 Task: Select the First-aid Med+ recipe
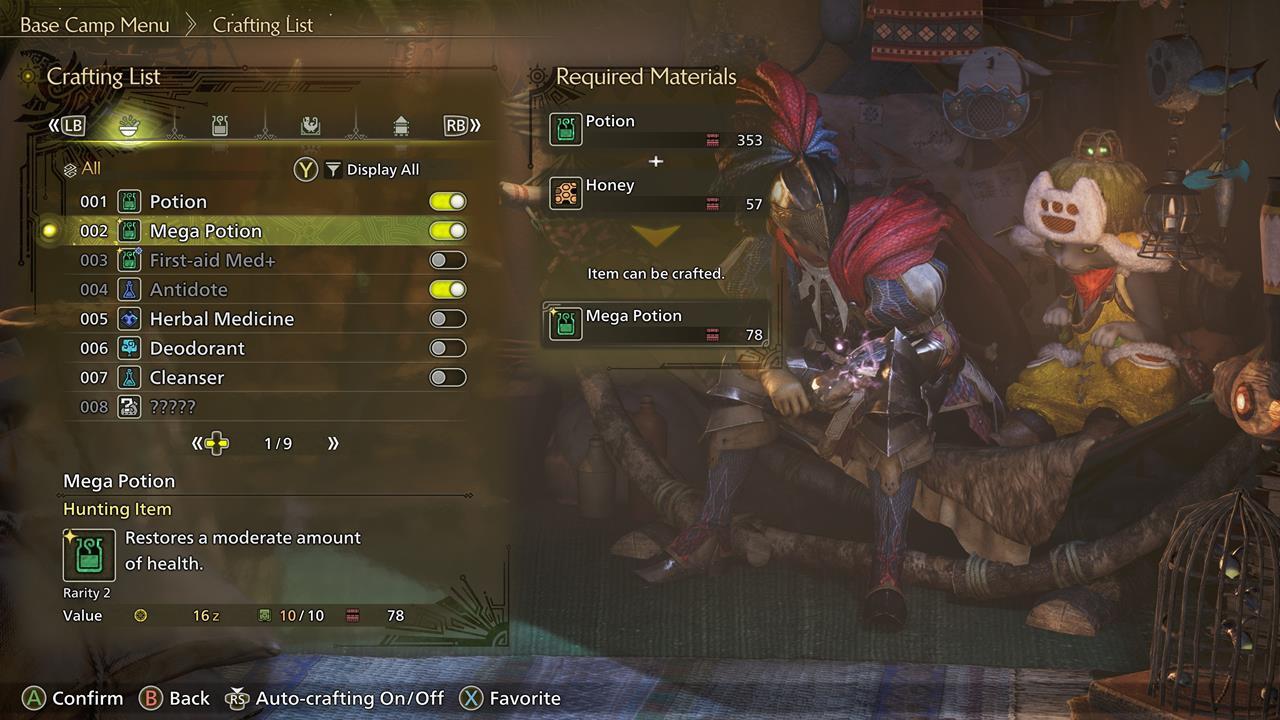pos(212,260)
